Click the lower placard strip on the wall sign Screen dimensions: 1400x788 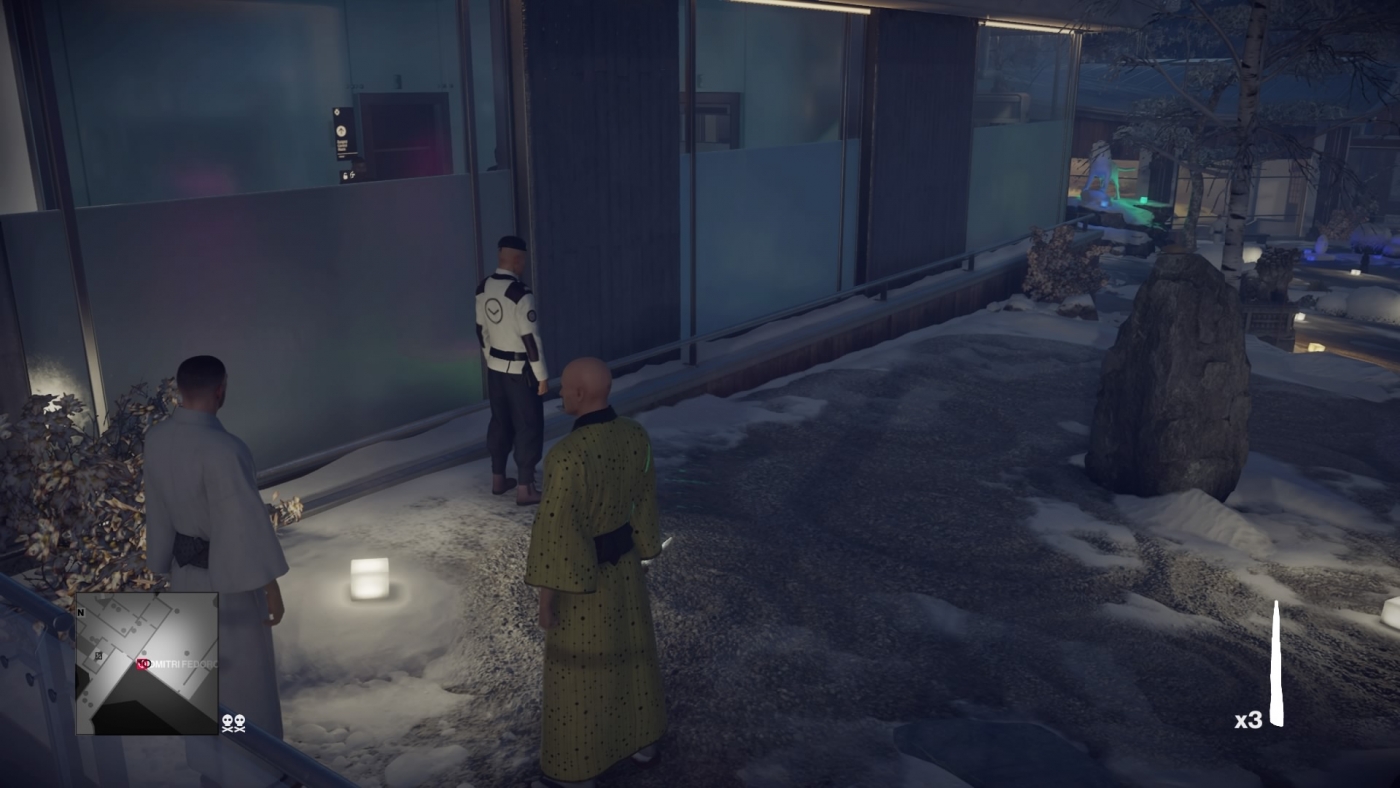pos(347,154)
